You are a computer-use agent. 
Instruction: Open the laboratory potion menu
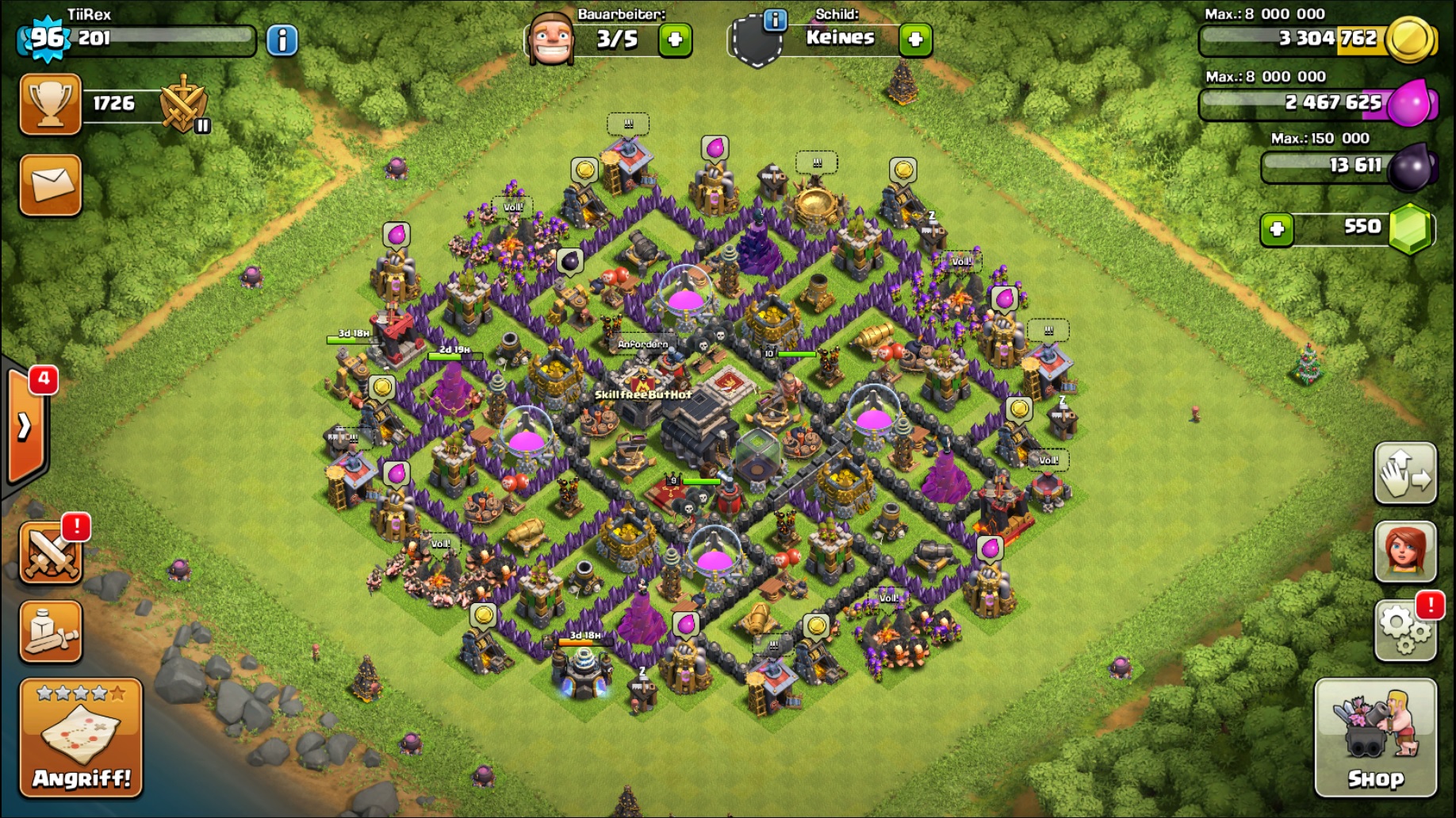[50, 632]
